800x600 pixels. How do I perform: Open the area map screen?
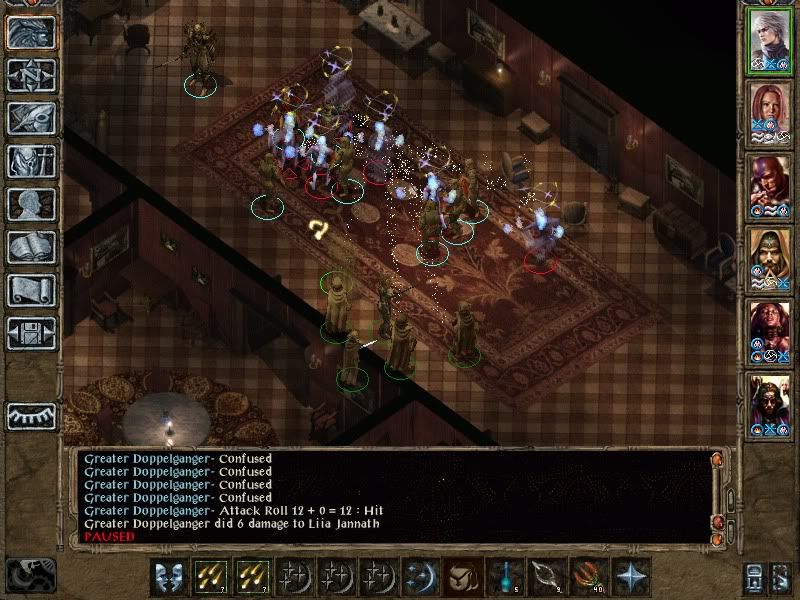(30, 75)
